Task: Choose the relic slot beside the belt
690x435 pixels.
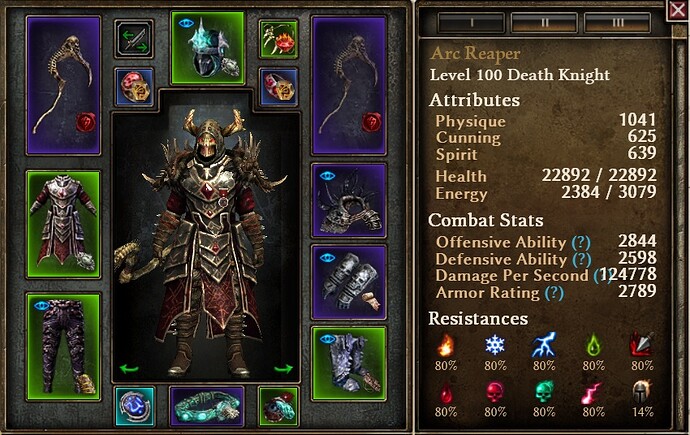Action: 279,407
